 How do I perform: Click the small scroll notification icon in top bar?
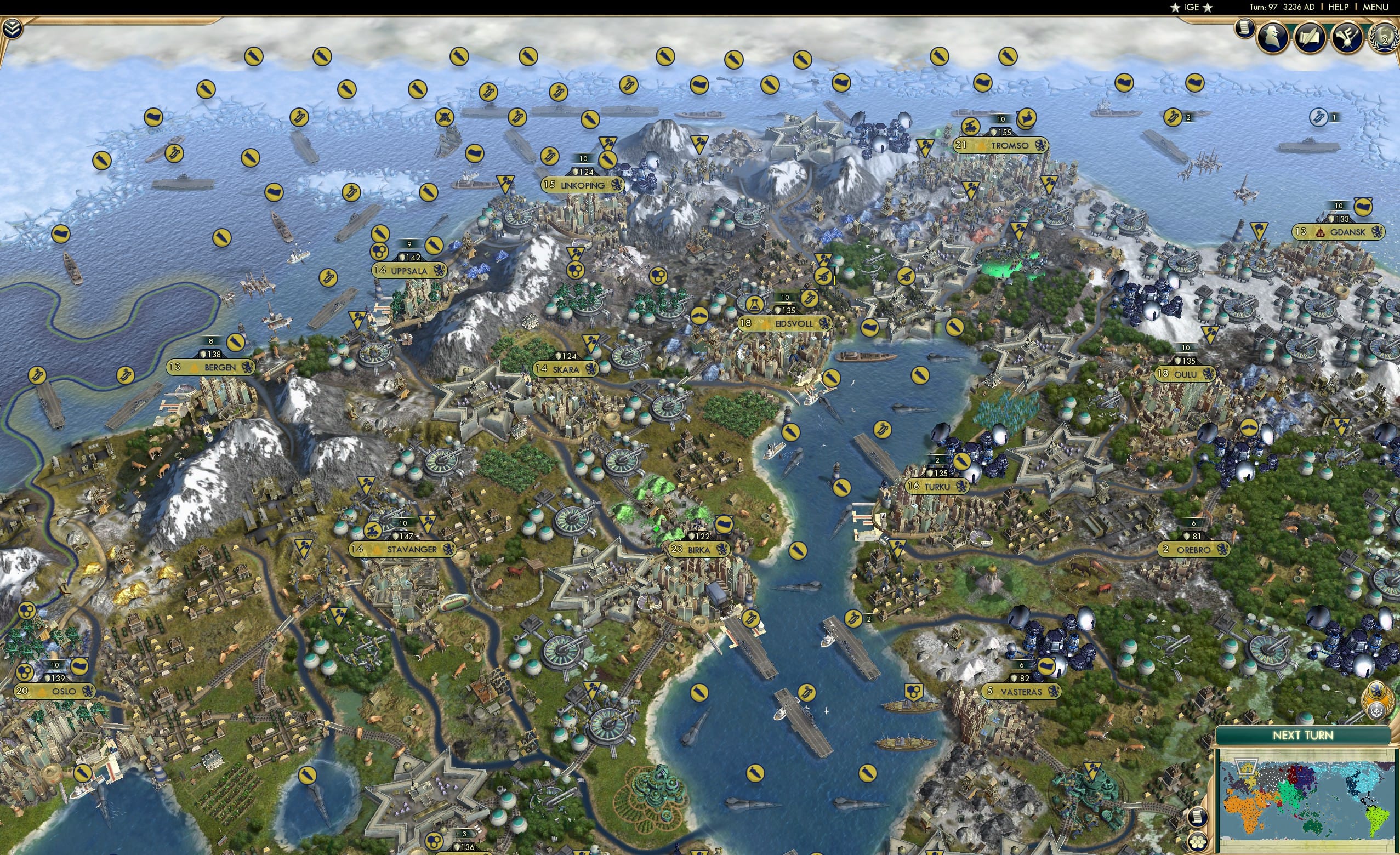coord(1245,28)
